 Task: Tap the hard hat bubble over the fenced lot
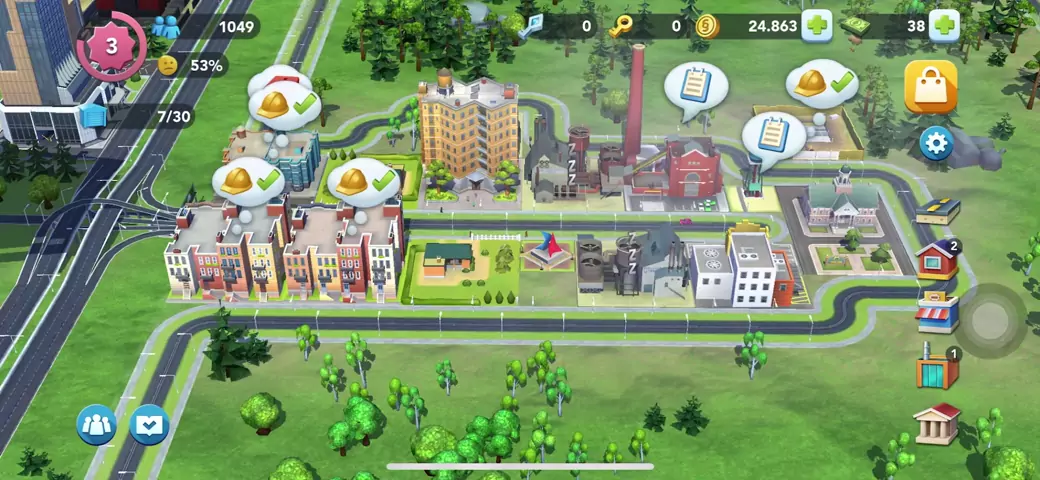(821, 83)
